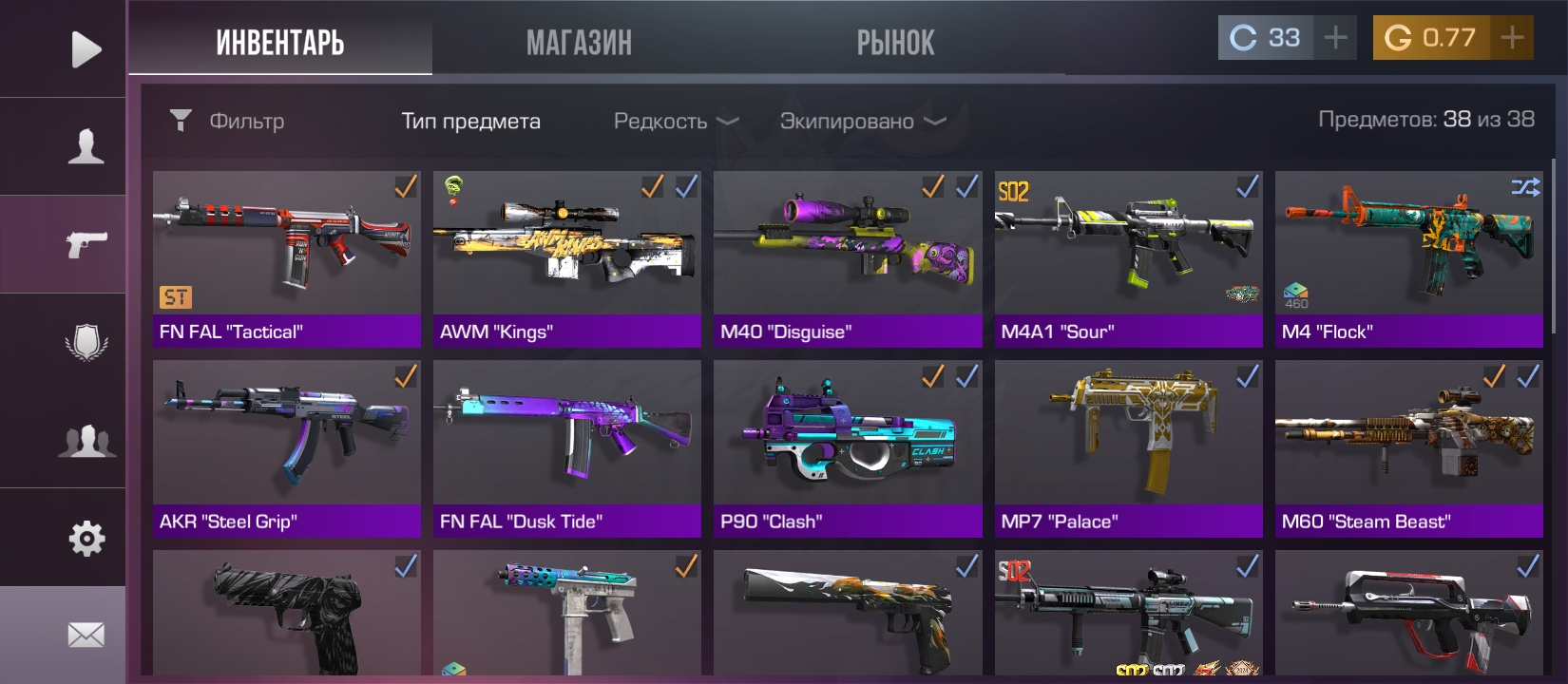The height and width of the screenshot is (684, 1568).
Task: Open the Рынок tab
Action: [895, 43]
